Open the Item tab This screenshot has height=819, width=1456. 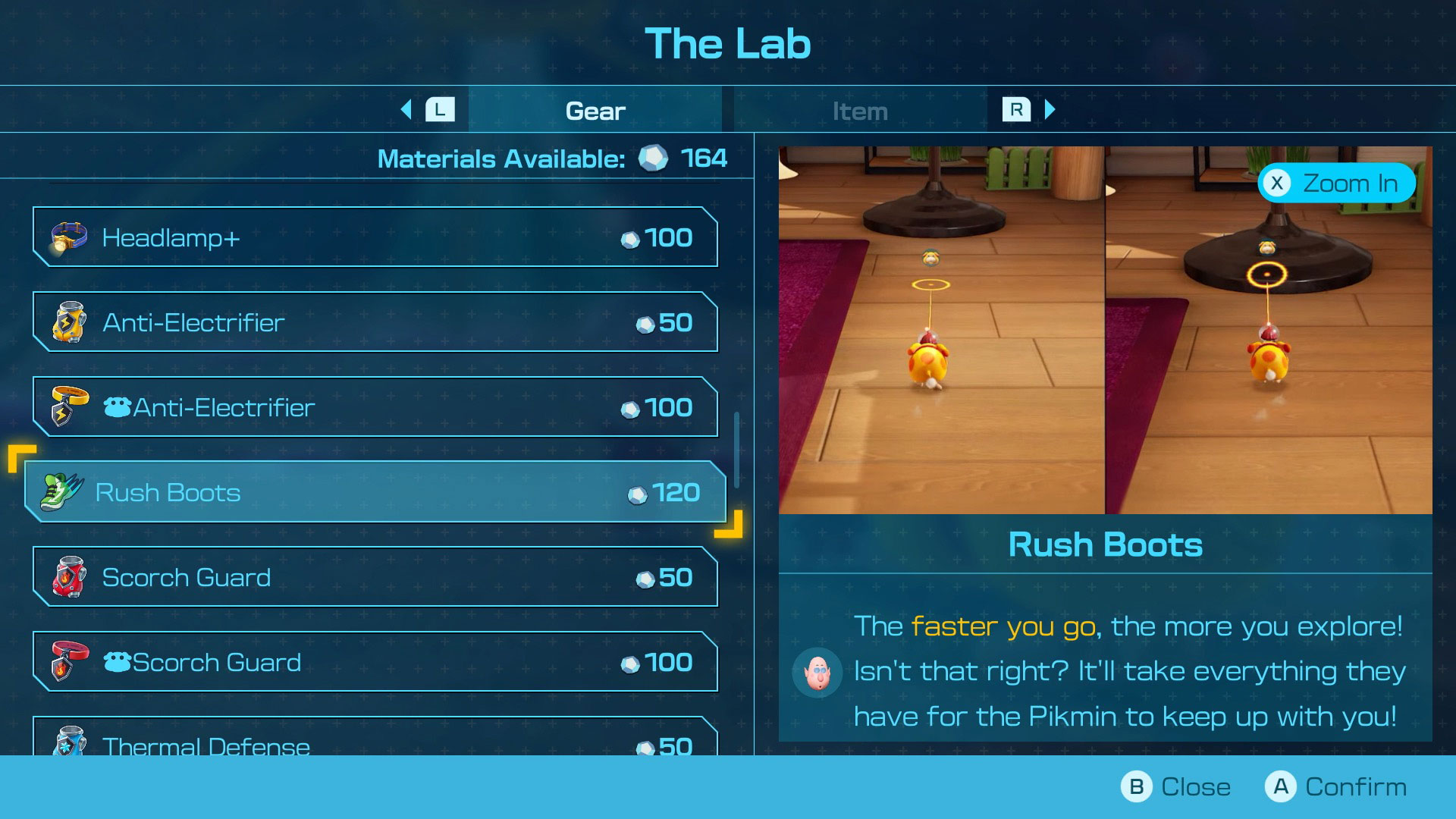[859, 111]
